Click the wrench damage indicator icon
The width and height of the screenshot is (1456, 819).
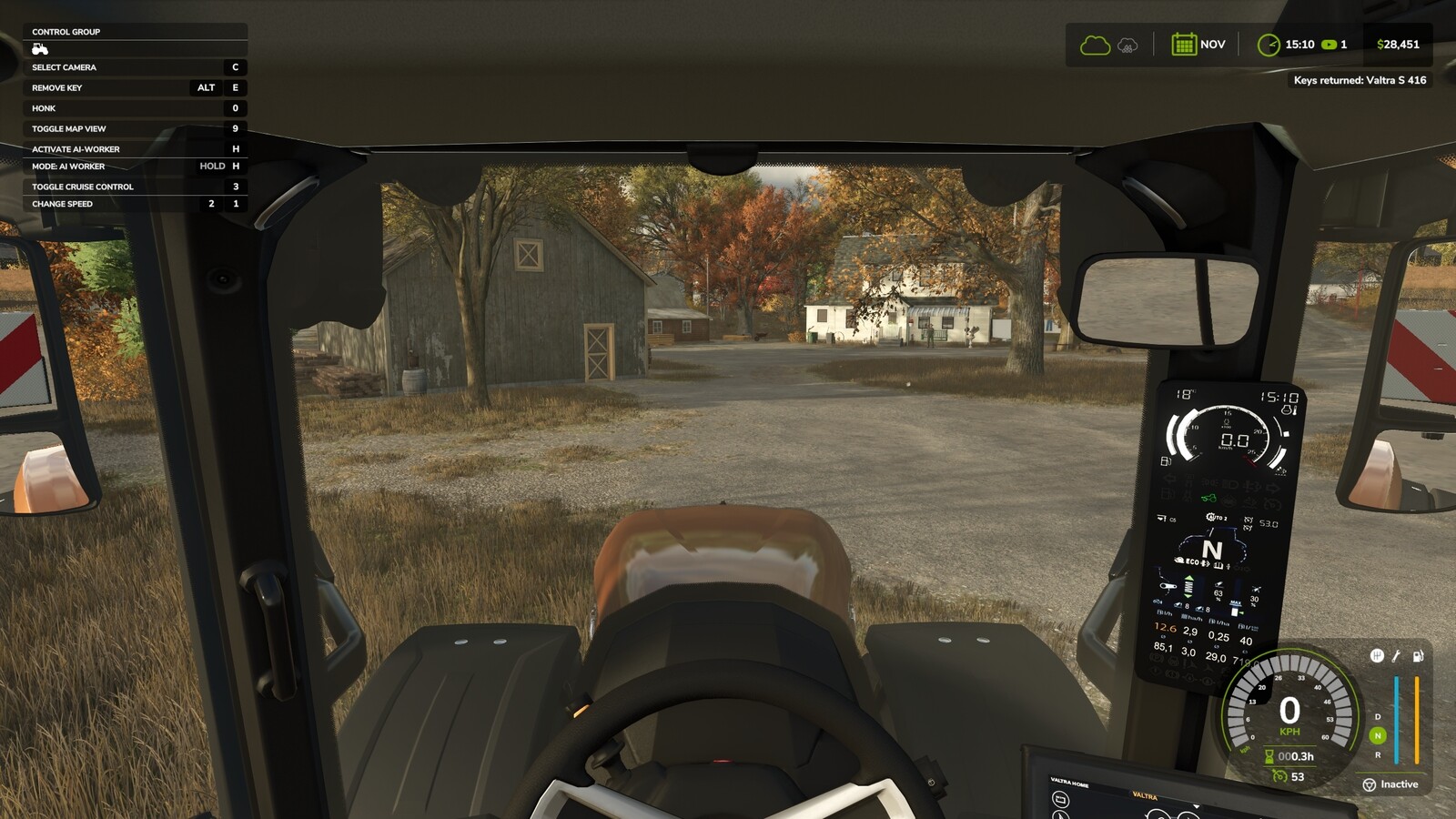coord(1395,656)
